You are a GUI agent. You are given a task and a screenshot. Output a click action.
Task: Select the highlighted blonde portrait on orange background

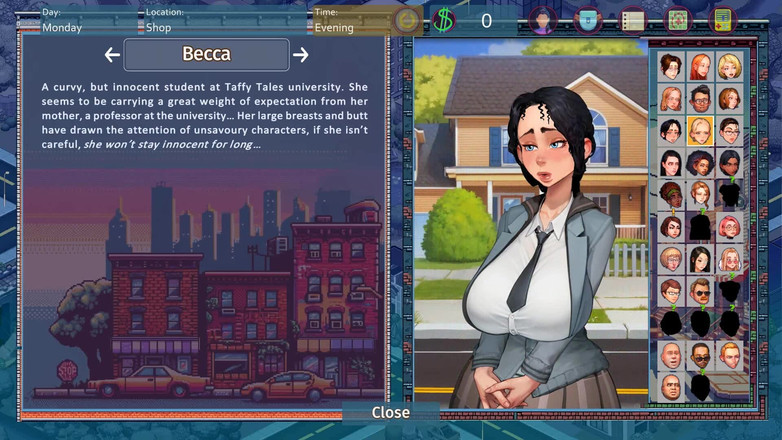click(700, 131)
